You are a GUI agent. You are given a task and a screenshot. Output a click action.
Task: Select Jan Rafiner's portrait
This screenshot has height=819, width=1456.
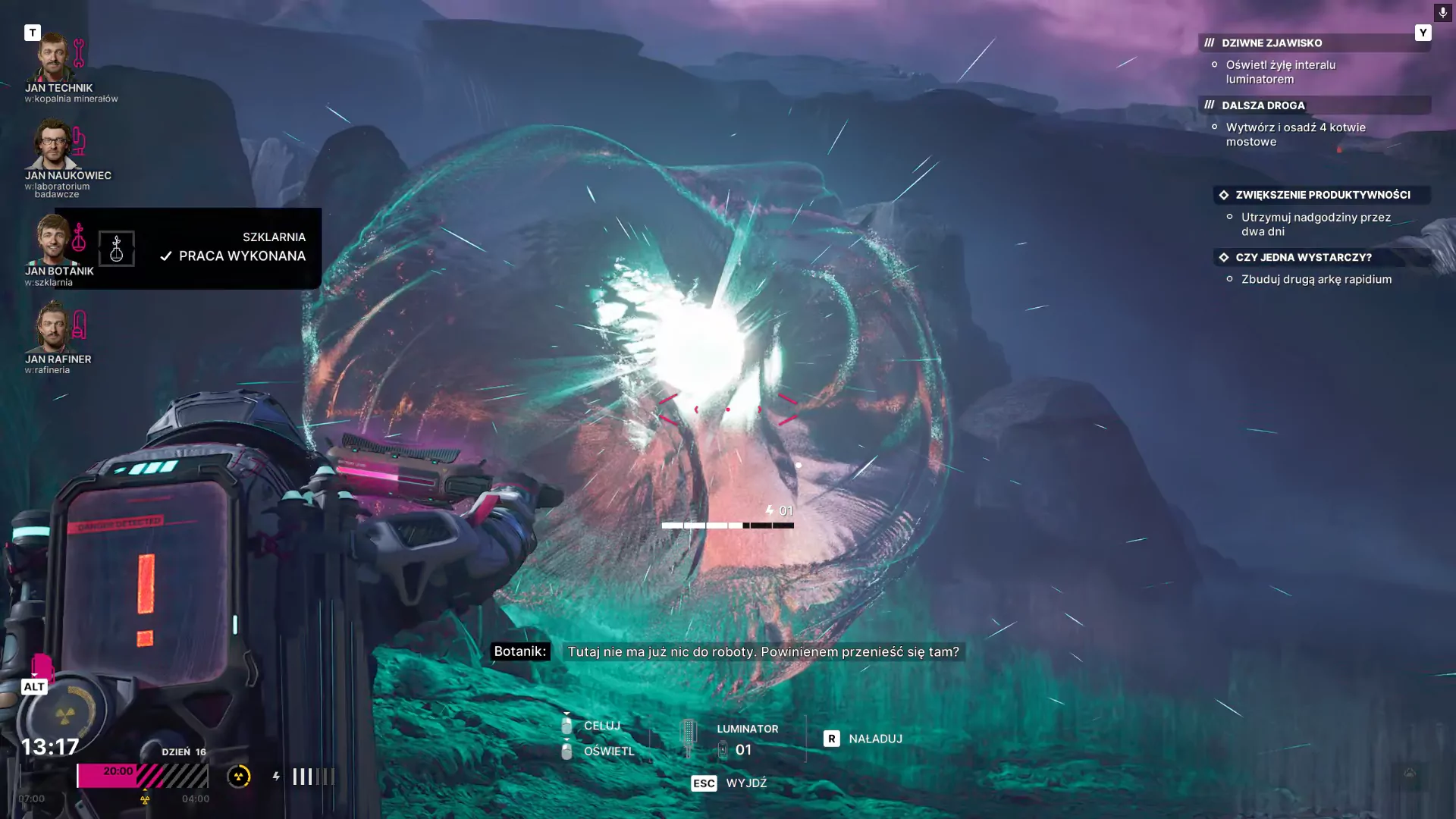(52, 327)
